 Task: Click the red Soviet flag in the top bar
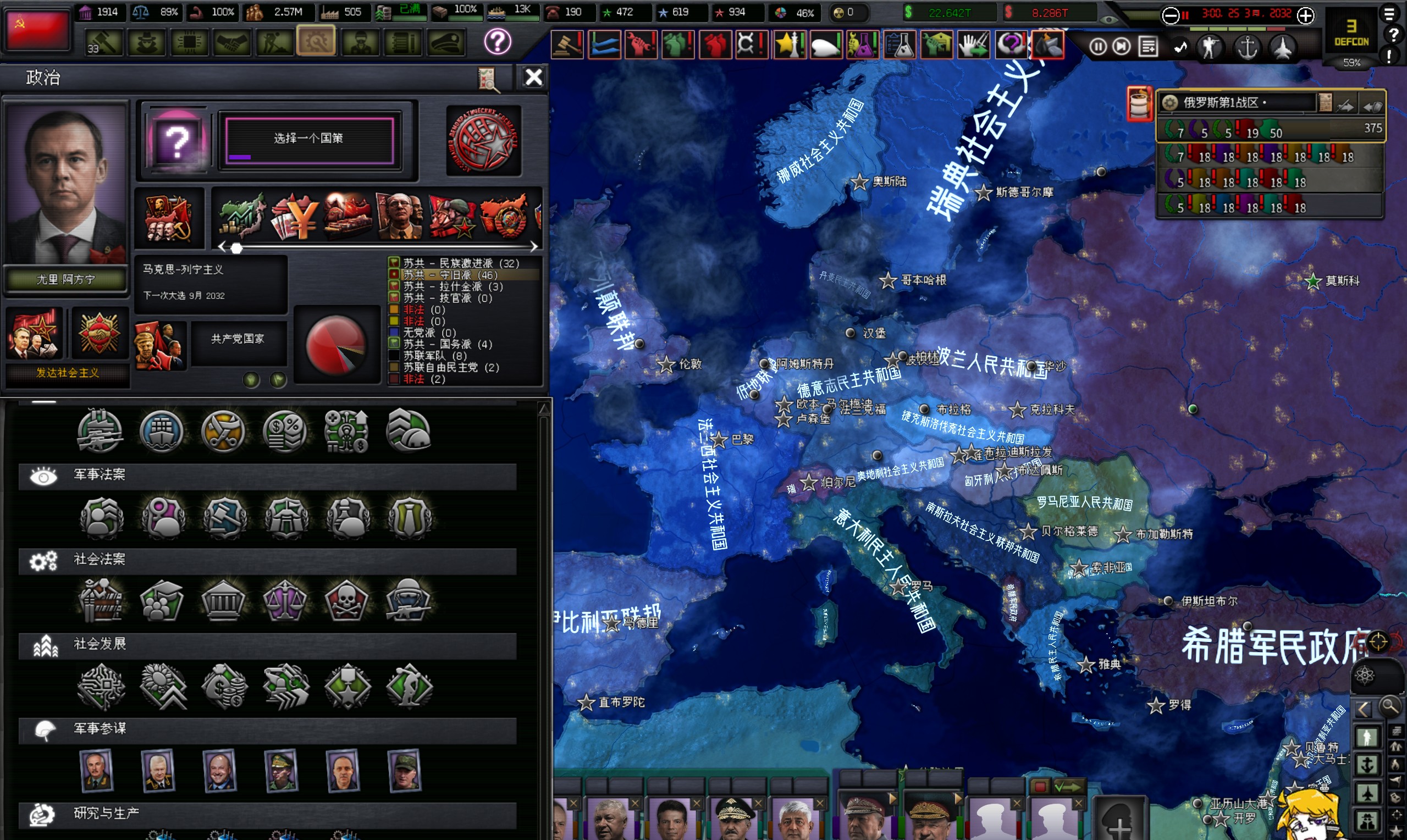37,30
